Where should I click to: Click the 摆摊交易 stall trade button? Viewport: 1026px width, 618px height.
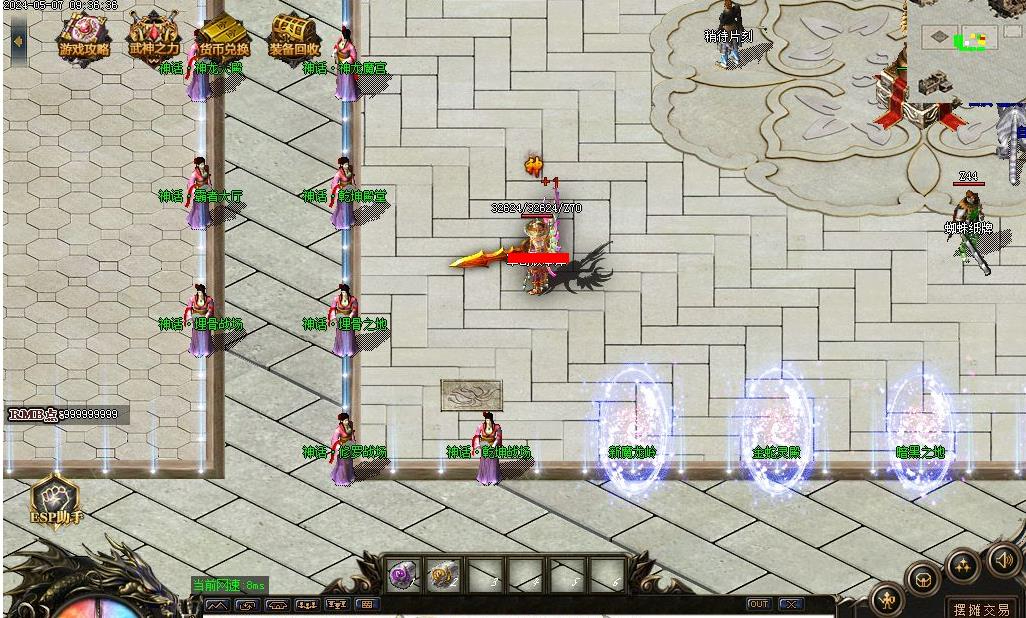coord(981,608)
